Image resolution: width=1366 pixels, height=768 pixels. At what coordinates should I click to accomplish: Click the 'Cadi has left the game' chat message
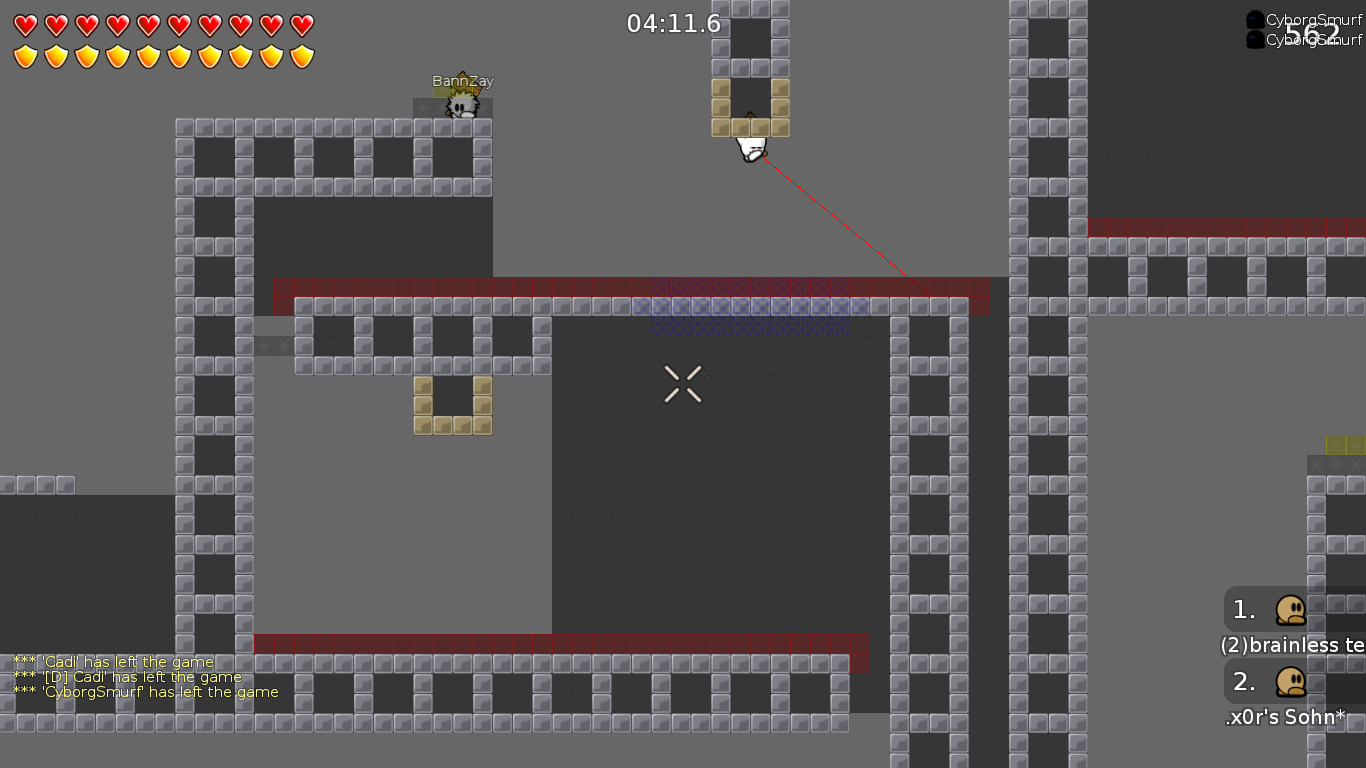point(112,661)
